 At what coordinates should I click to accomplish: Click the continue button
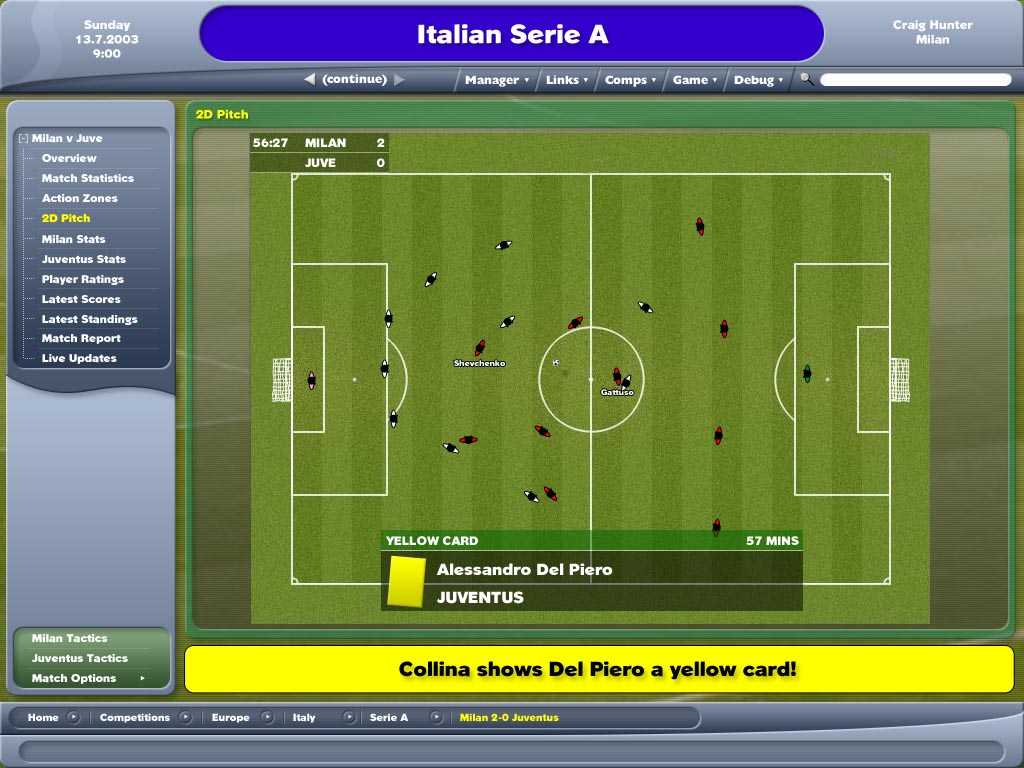click(x=354, y=79)
